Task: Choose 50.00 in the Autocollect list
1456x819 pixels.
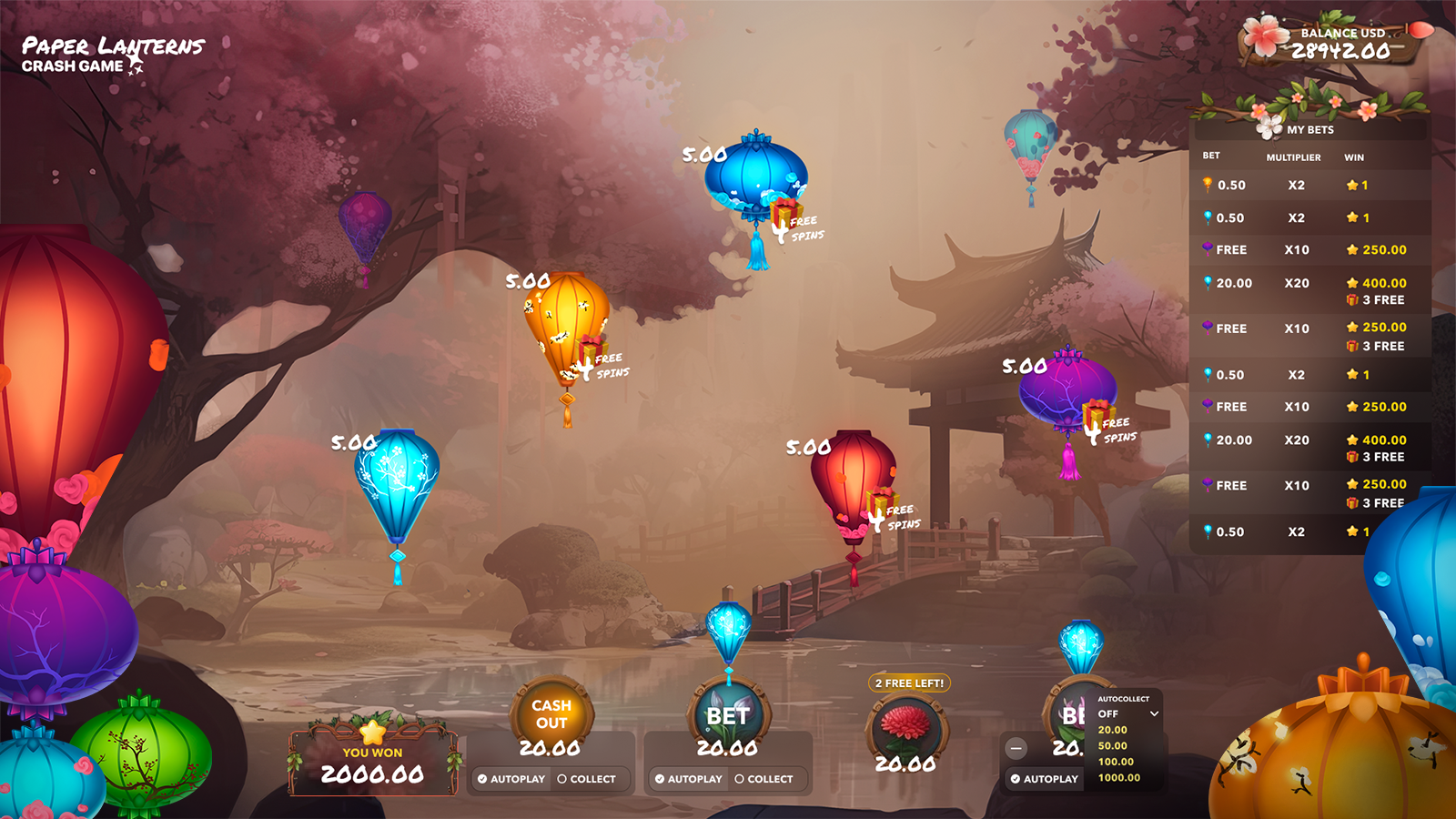Action: click(x=1113, y=746)
